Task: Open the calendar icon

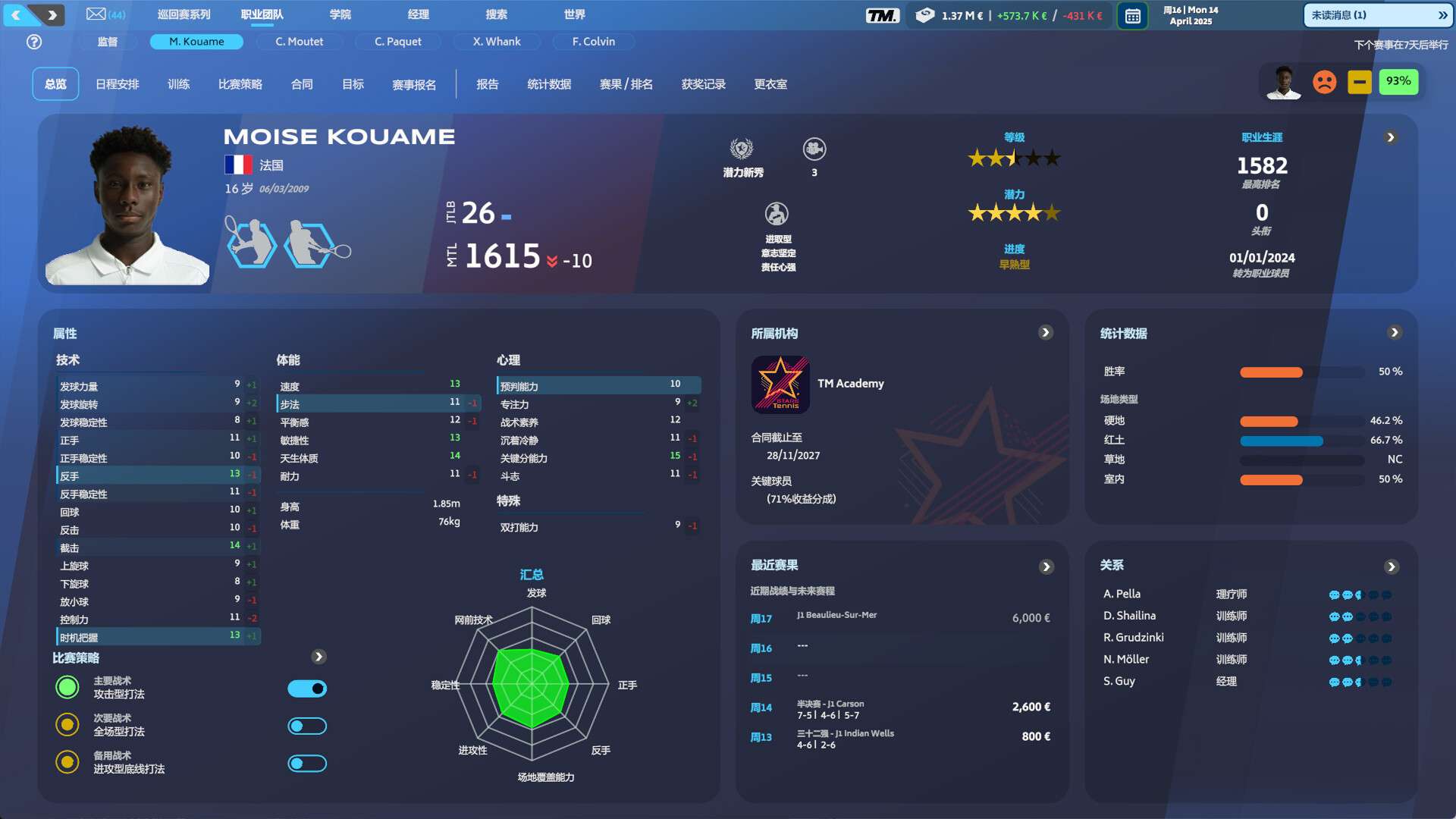Action: (x=1132, y=16)
